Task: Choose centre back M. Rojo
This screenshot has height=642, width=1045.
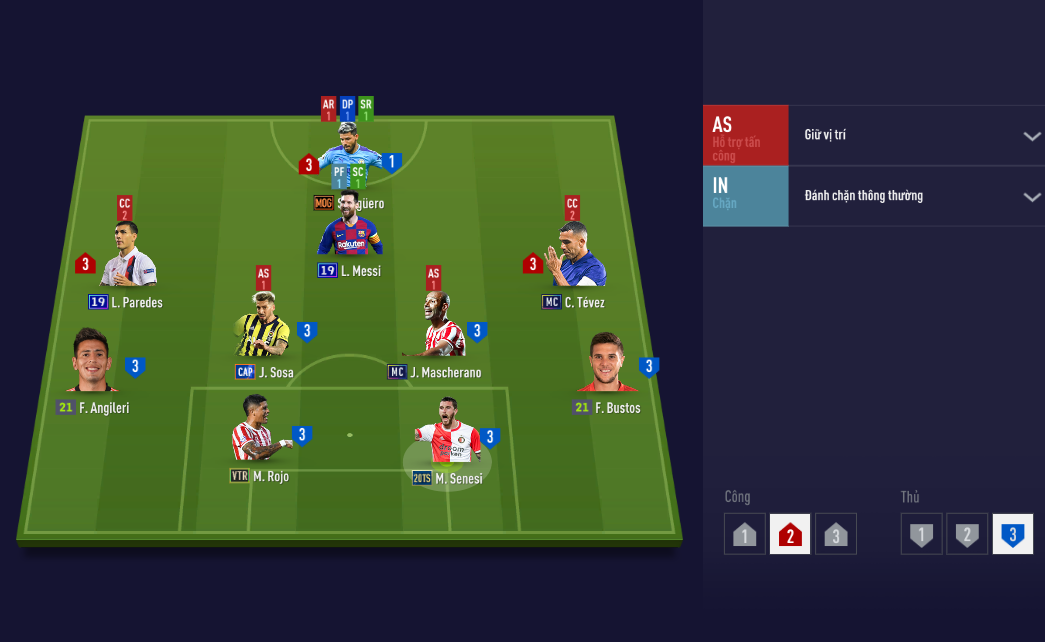Action: [x=257, y=431]
